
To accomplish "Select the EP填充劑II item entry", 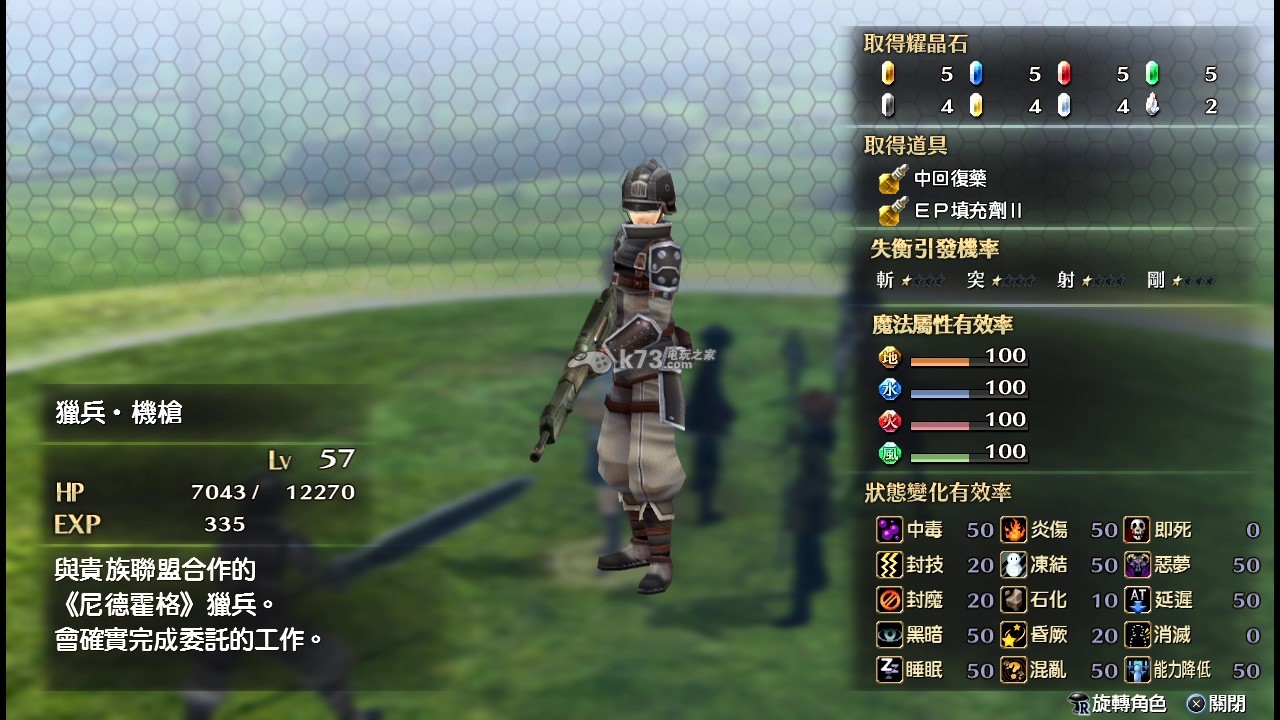I will [953, 211].
